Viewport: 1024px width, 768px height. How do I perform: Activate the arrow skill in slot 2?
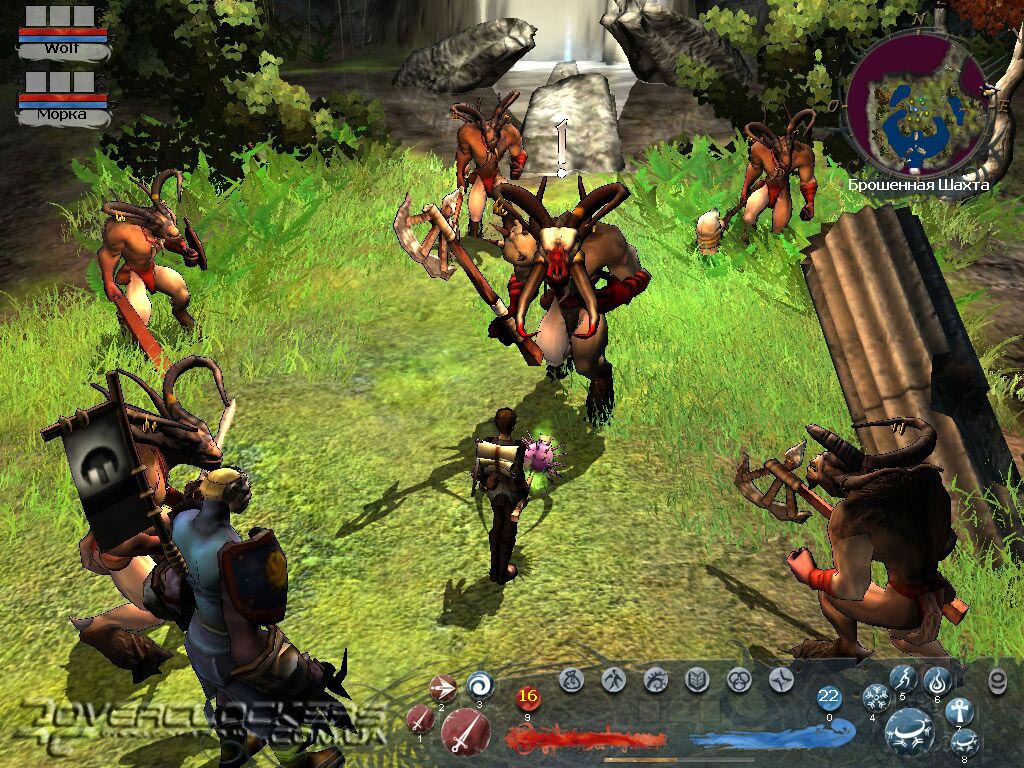[x=442, y=688]
